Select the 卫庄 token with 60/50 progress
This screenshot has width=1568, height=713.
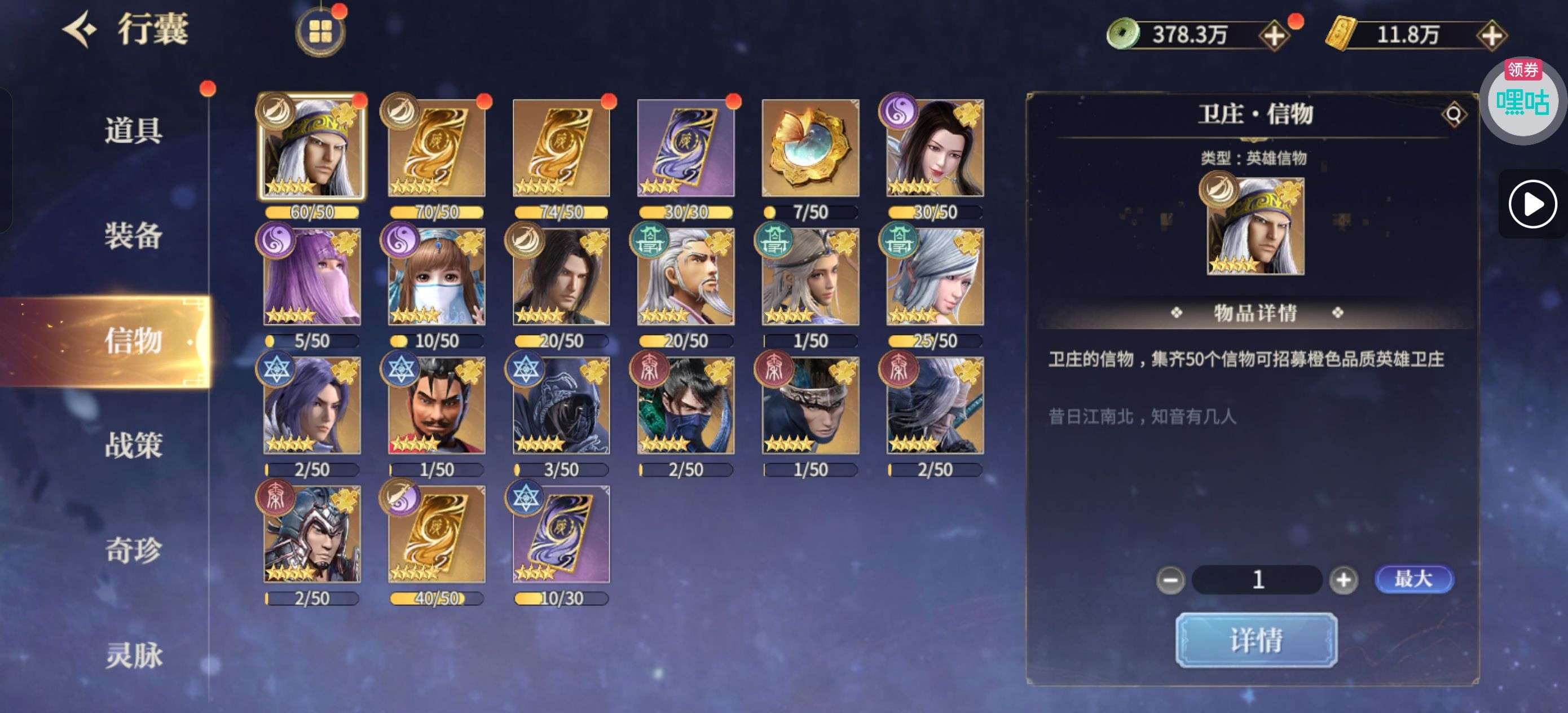coord(312,148)
